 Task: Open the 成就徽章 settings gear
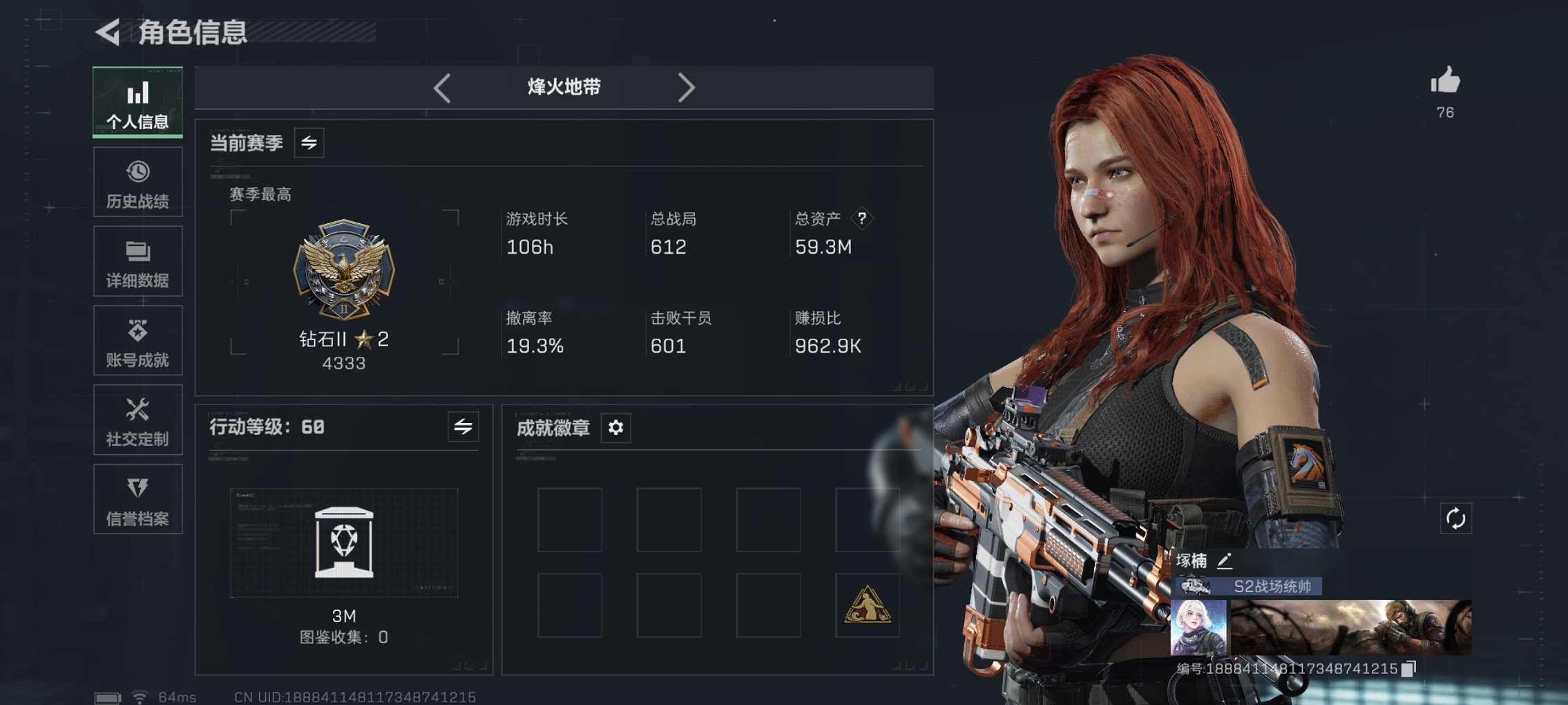click(615, 428)
